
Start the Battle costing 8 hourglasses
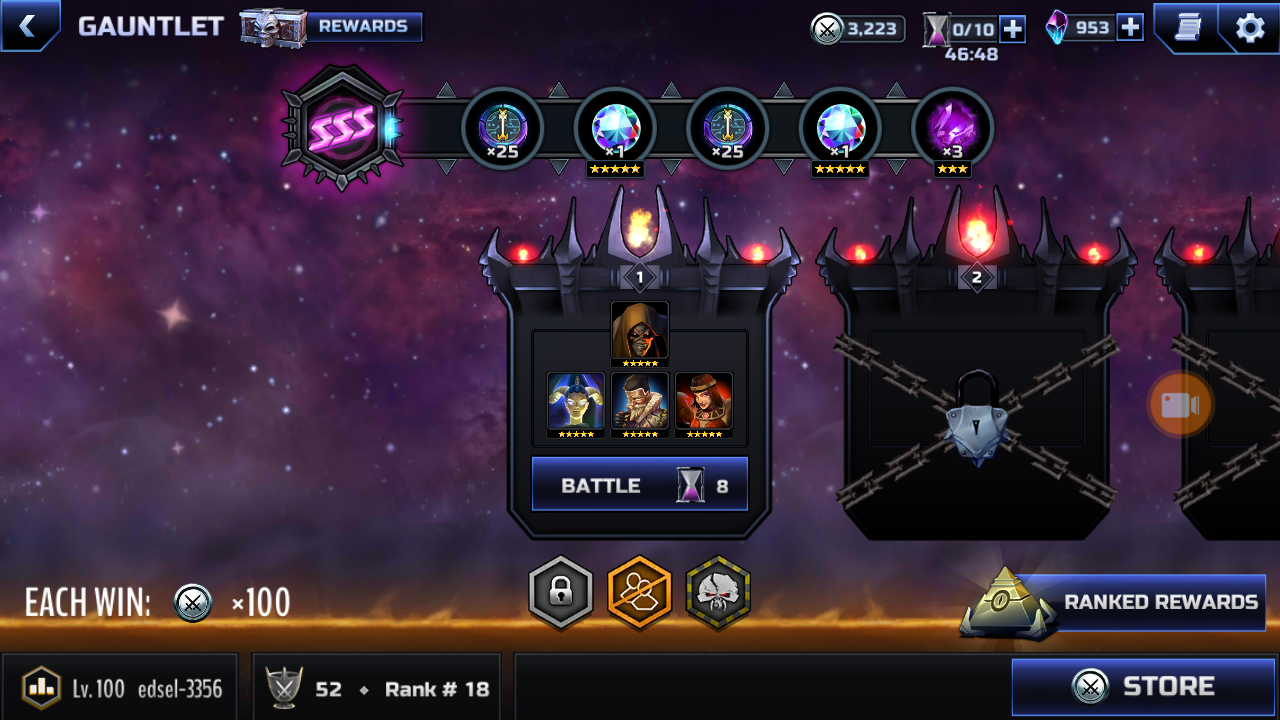(640, 485)
